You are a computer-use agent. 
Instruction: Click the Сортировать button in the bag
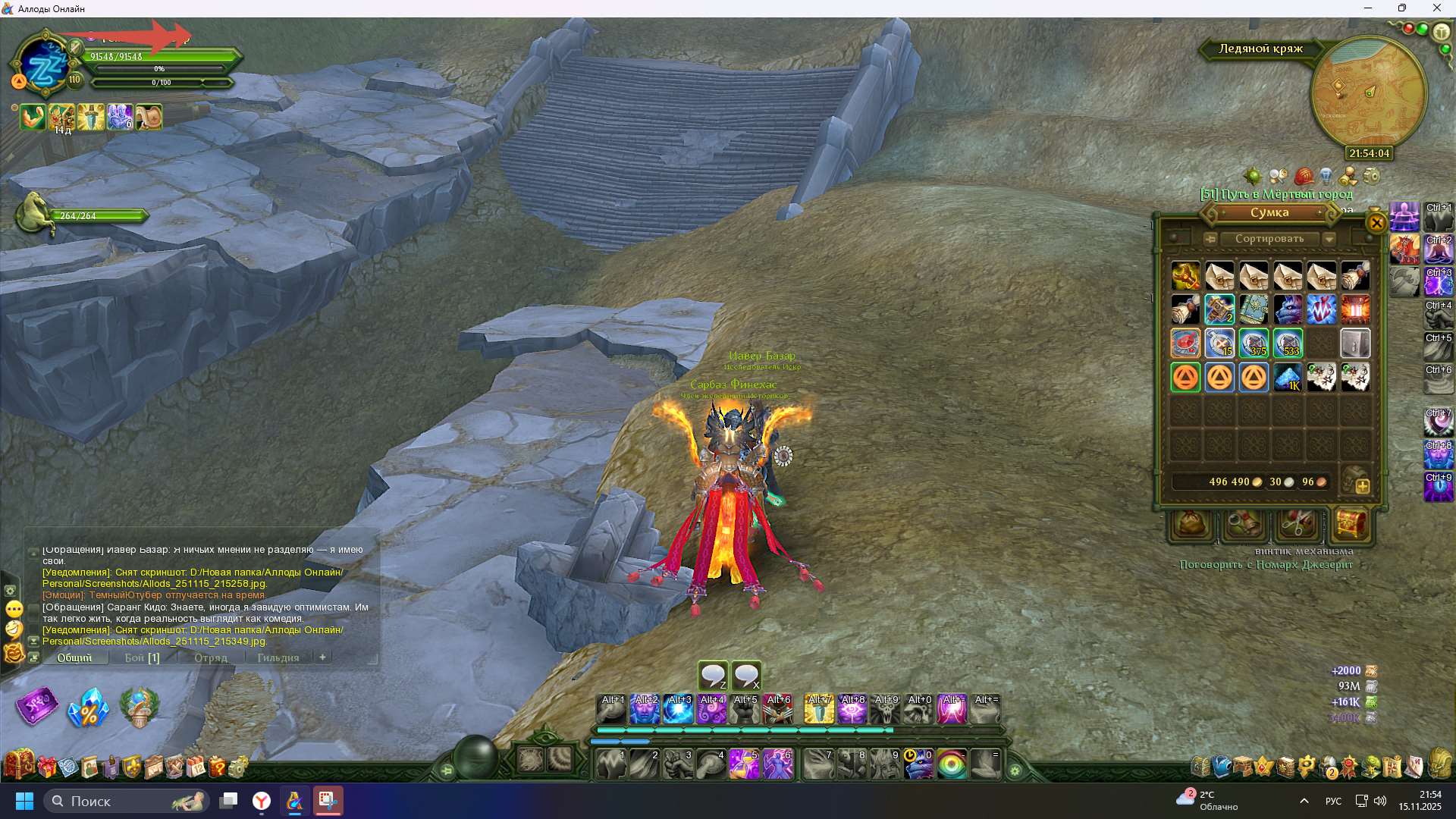1269,239
